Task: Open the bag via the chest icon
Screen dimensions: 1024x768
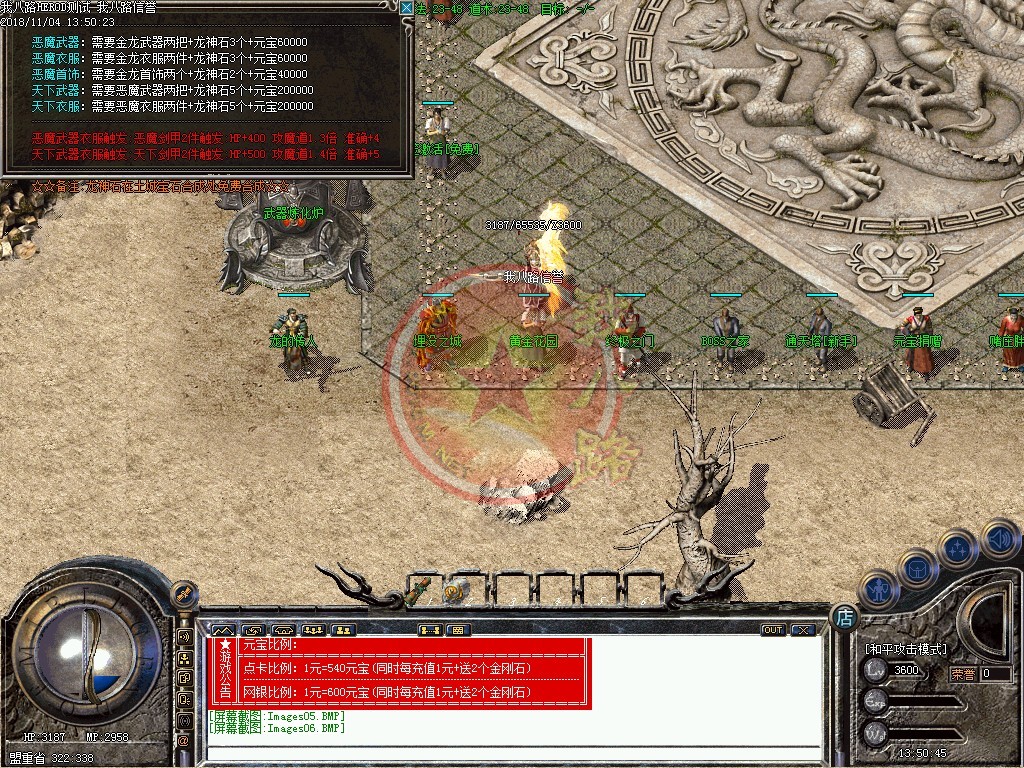Action: pos(917,568)
